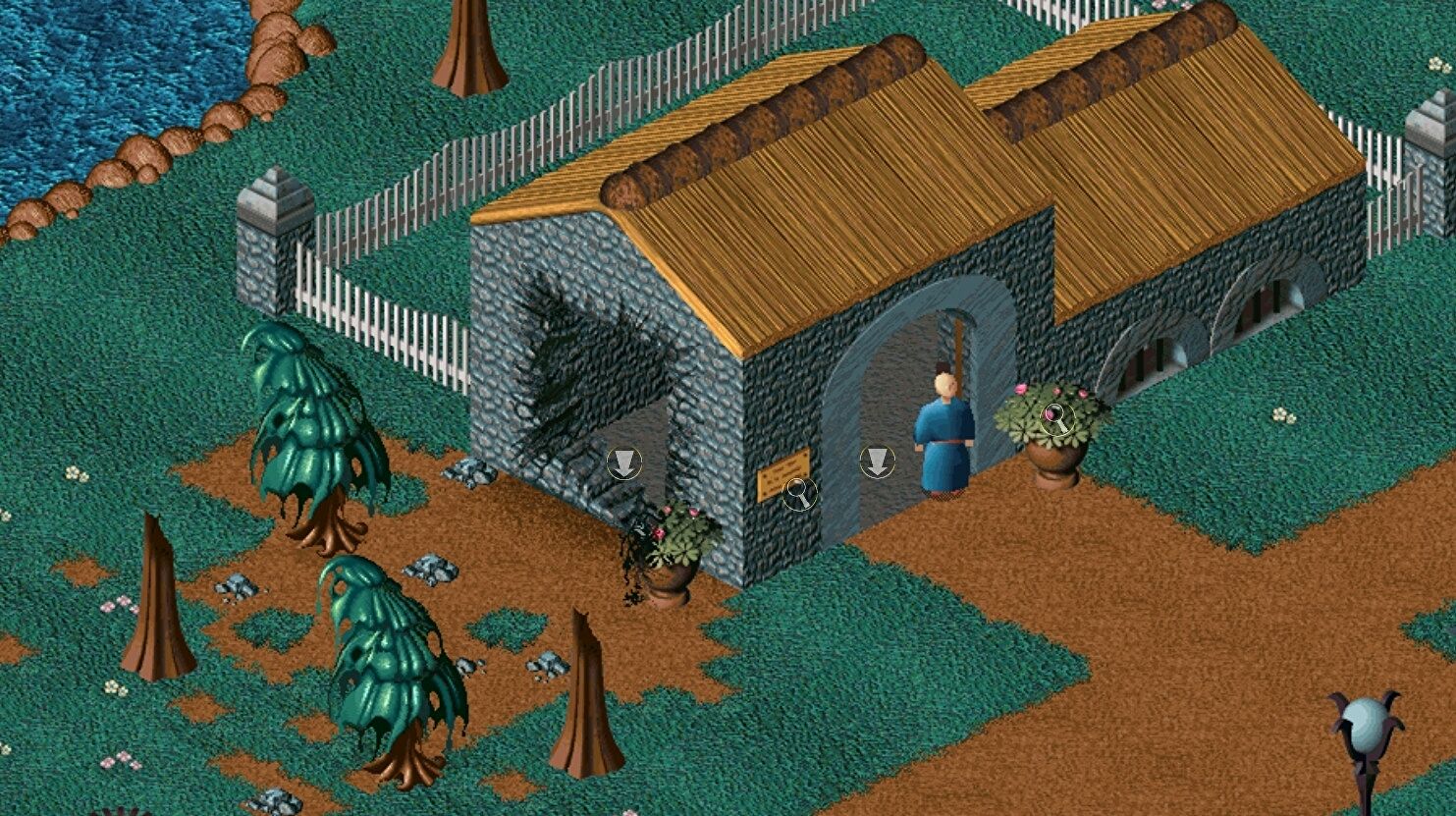Inspect the flower pot using its magnifier icon
The height and width of the screenshot is (816, 1456).
click(x=1057, y=418)
